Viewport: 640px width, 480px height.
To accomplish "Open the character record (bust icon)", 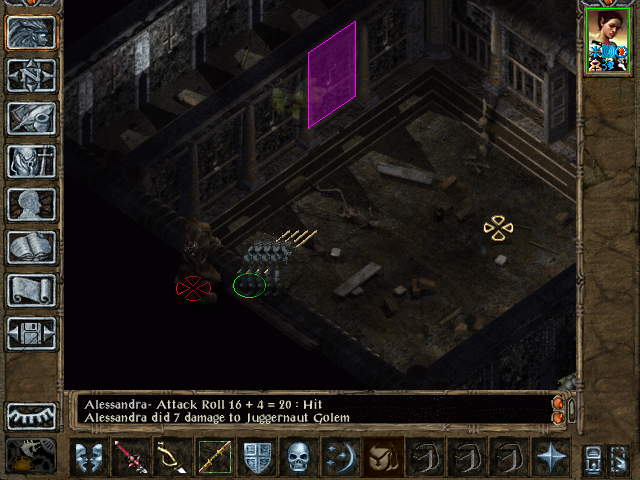I will coord(31,204).
